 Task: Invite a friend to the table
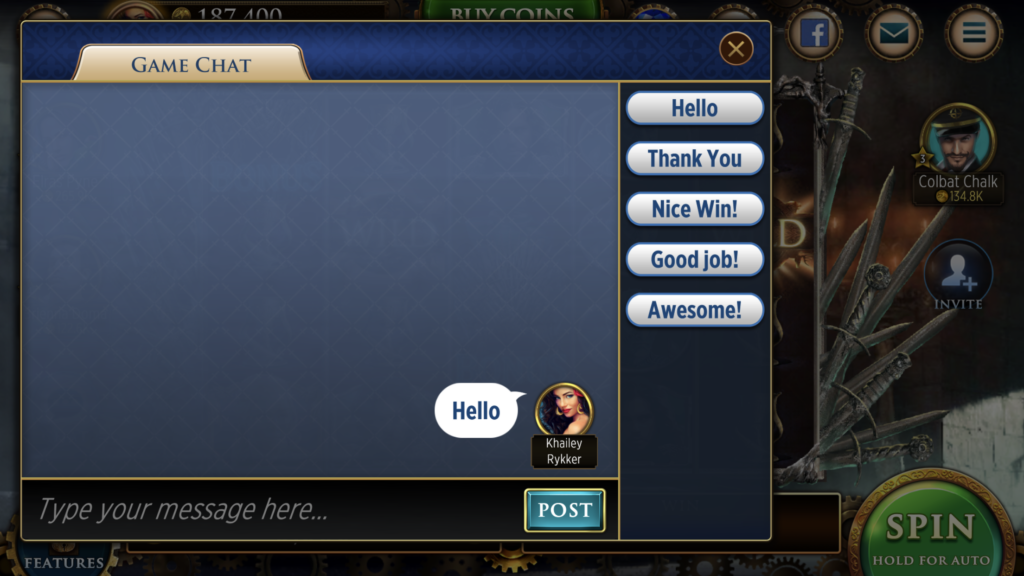tap(958, 273)
